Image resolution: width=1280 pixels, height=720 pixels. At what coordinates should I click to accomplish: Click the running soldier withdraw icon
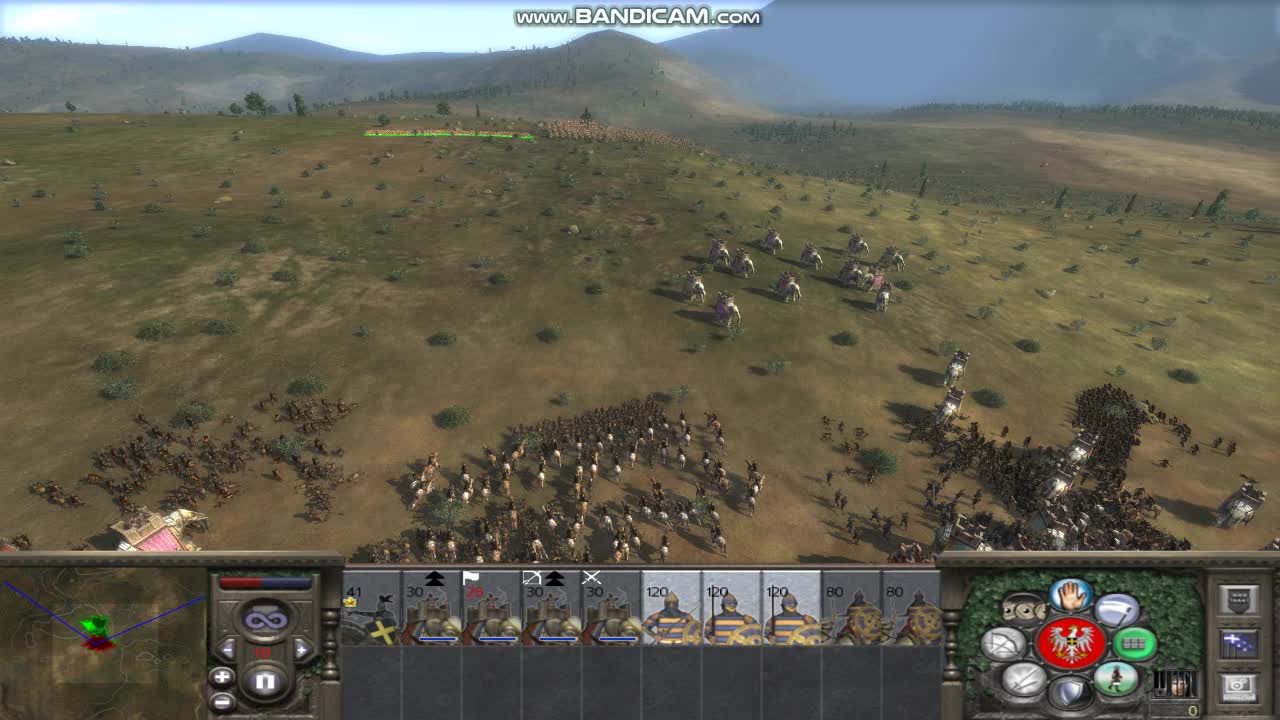pyautogui.click(x=1117, y=680)
